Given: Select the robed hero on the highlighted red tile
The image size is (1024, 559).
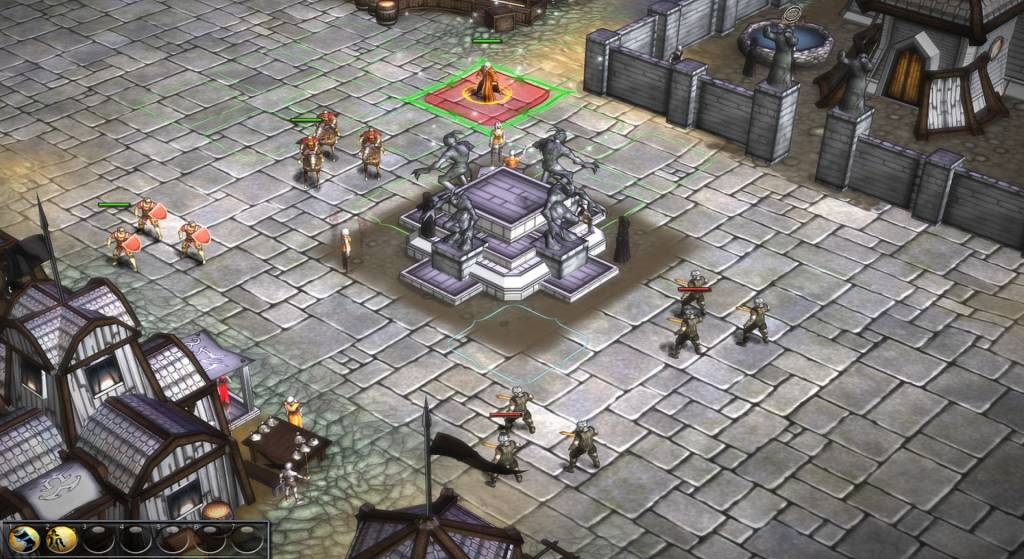Looking at the screenshot, I should [488, 83].
